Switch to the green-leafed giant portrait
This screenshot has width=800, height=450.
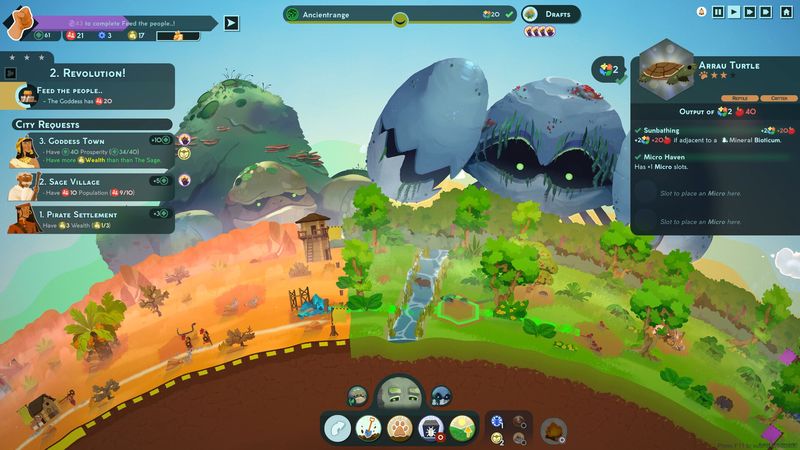356,396
